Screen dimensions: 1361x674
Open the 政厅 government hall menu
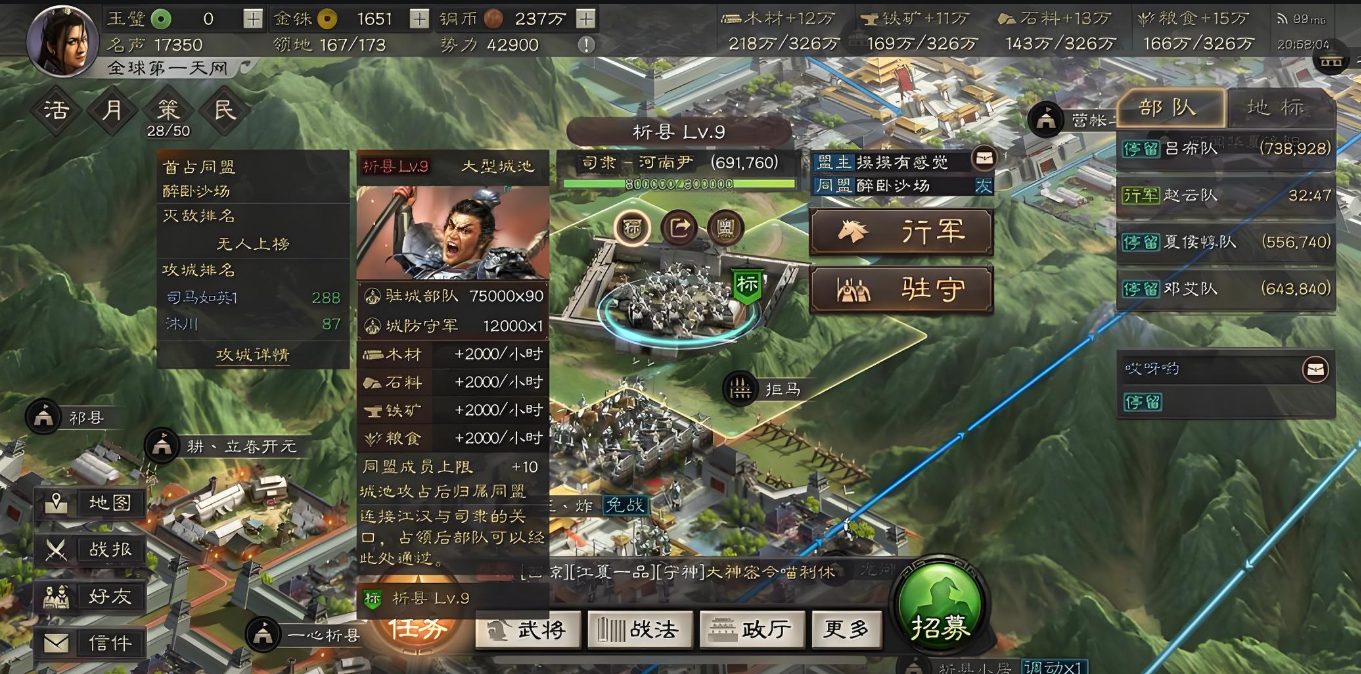coord(751,629)
